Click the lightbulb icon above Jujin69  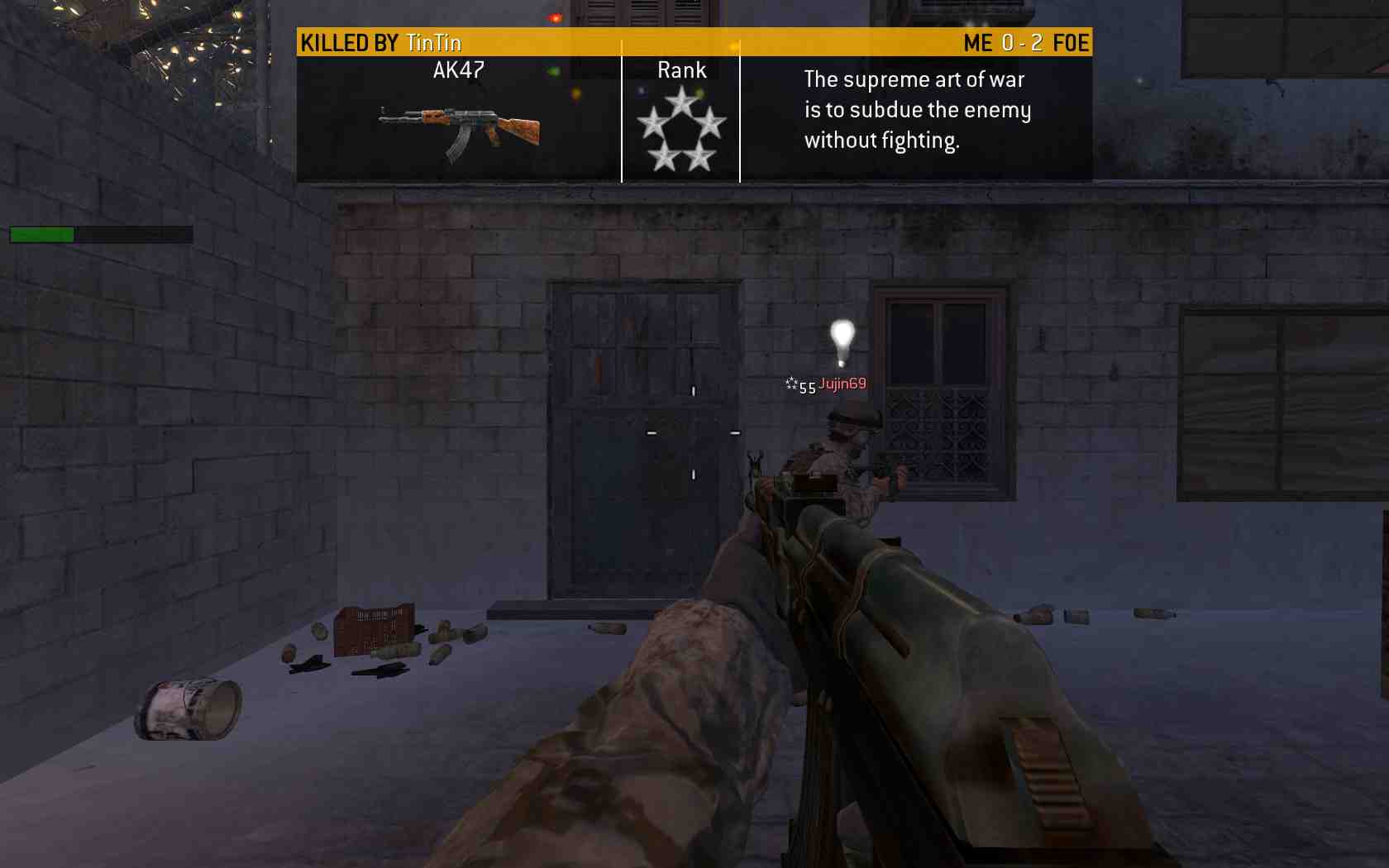(x=842, y=341)
